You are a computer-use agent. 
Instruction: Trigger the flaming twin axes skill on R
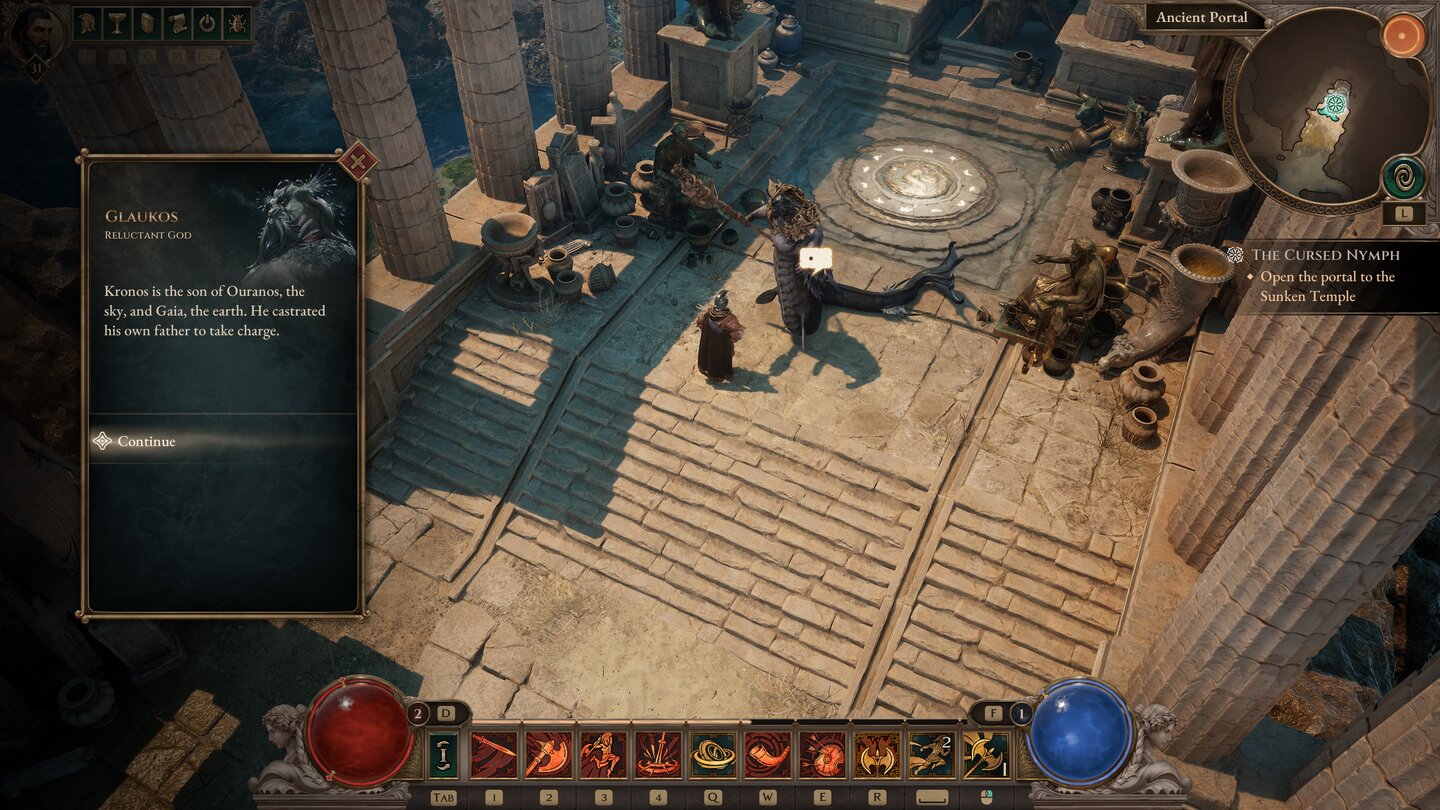click(x=876, y=755)
